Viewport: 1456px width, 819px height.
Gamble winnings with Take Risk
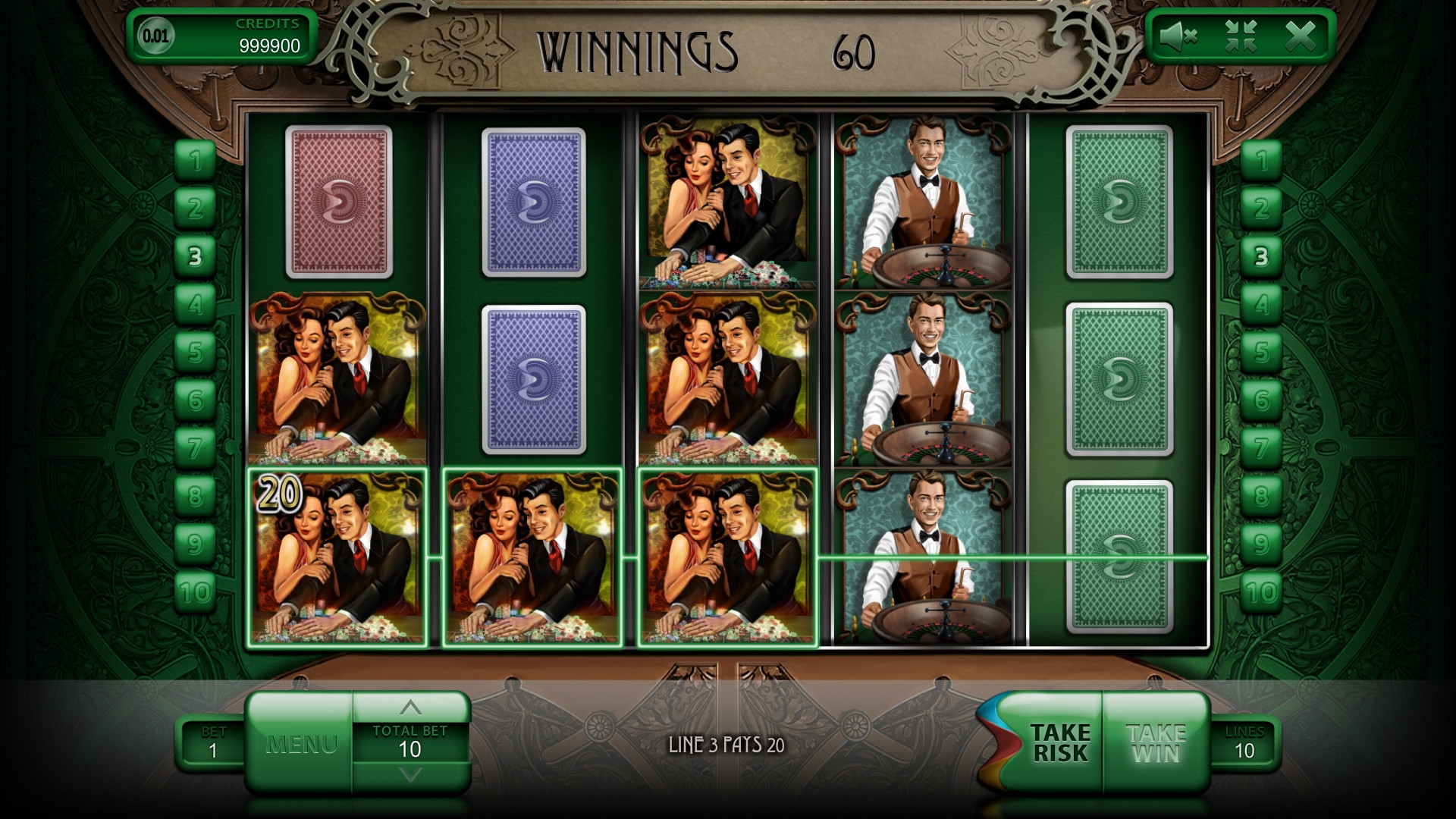(1059, 743)
